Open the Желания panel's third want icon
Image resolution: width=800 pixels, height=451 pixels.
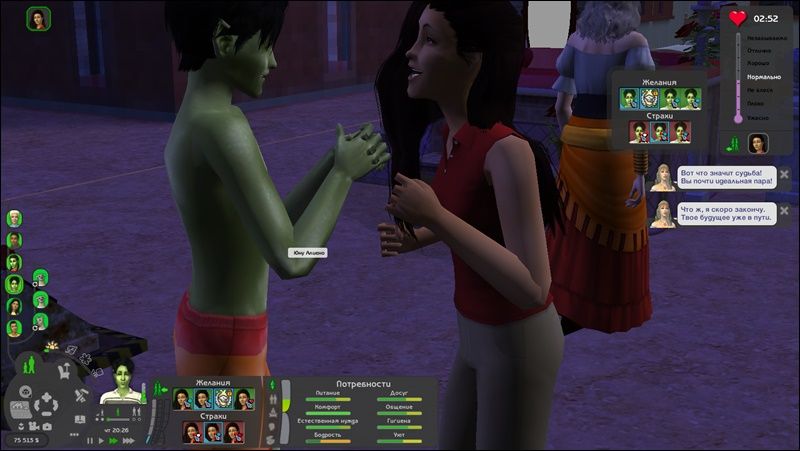point(224,399)
